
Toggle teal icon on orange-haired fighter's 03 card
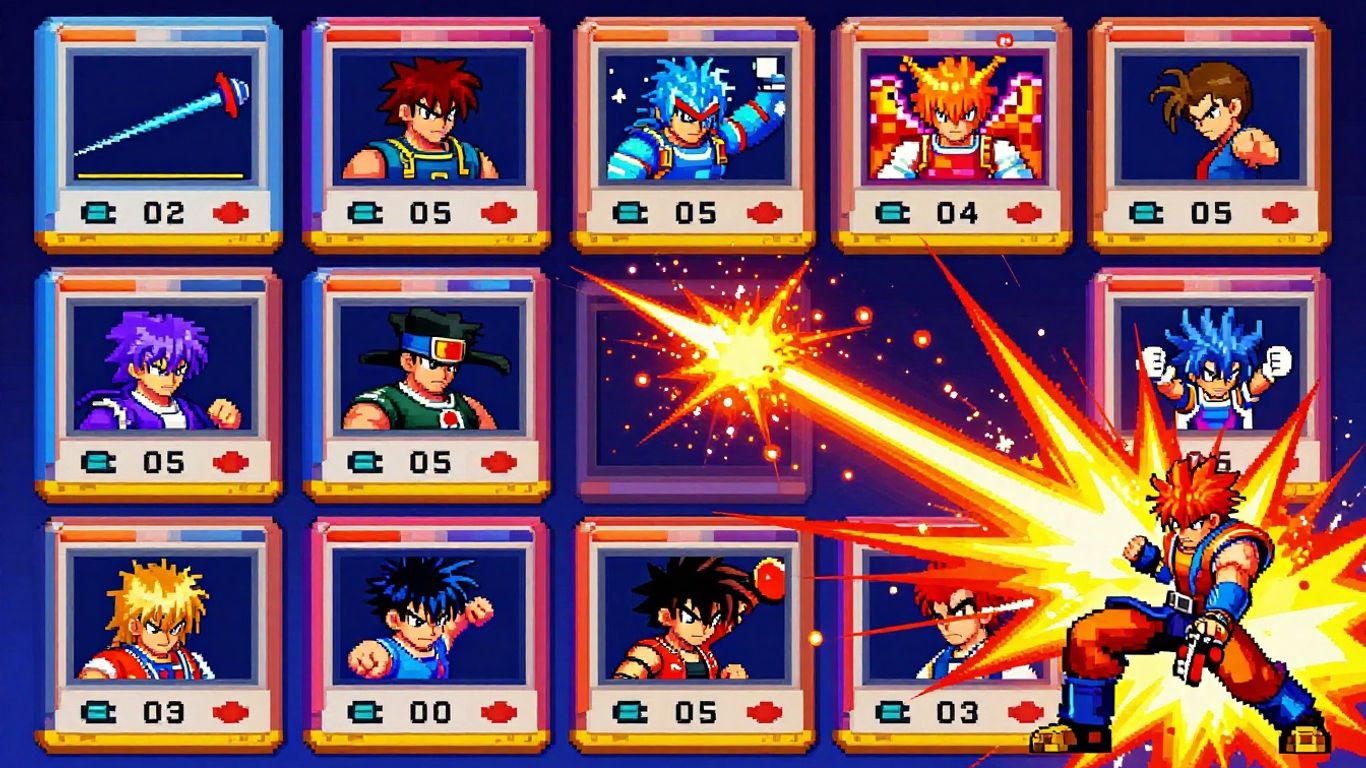[x=892, y=711]
